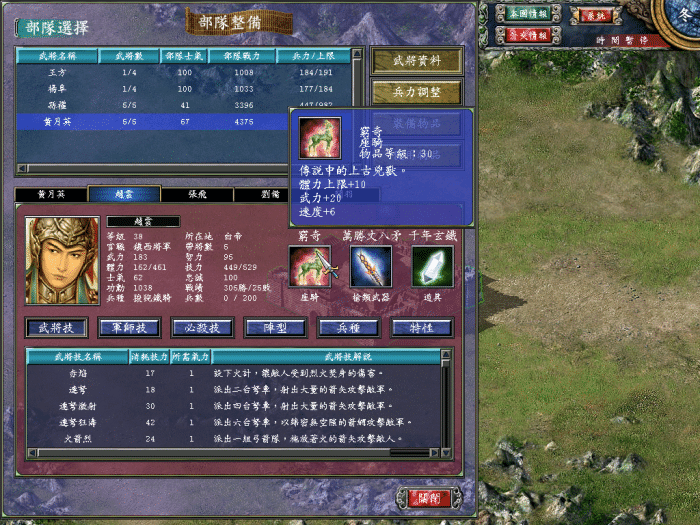Switch to the 張飛 general tab
The height and width of the screenshot is (525, 700).
click(x=197, y=194)
